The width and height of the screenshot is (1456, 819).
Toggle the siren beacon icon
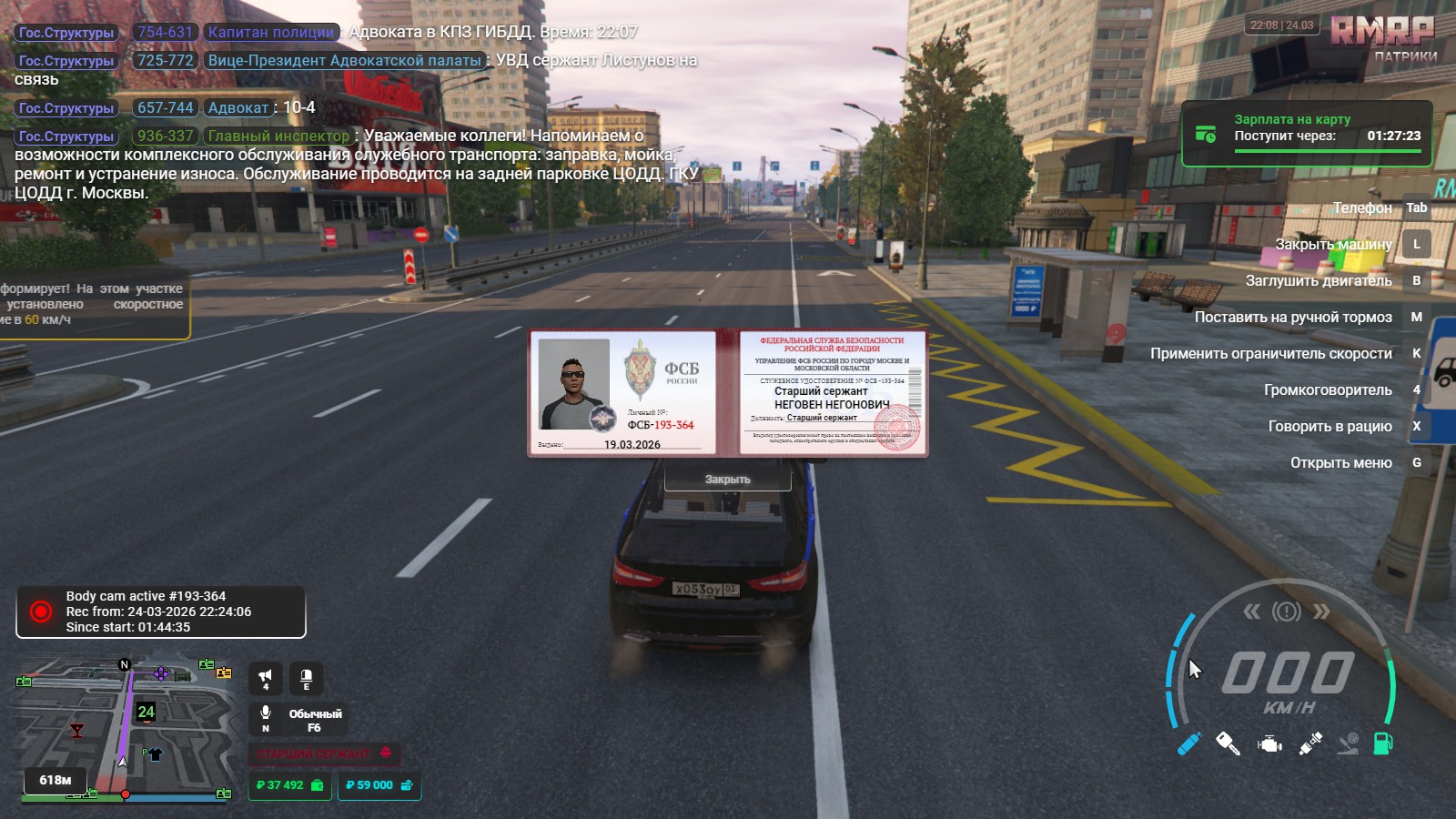[x=307, y=678]
